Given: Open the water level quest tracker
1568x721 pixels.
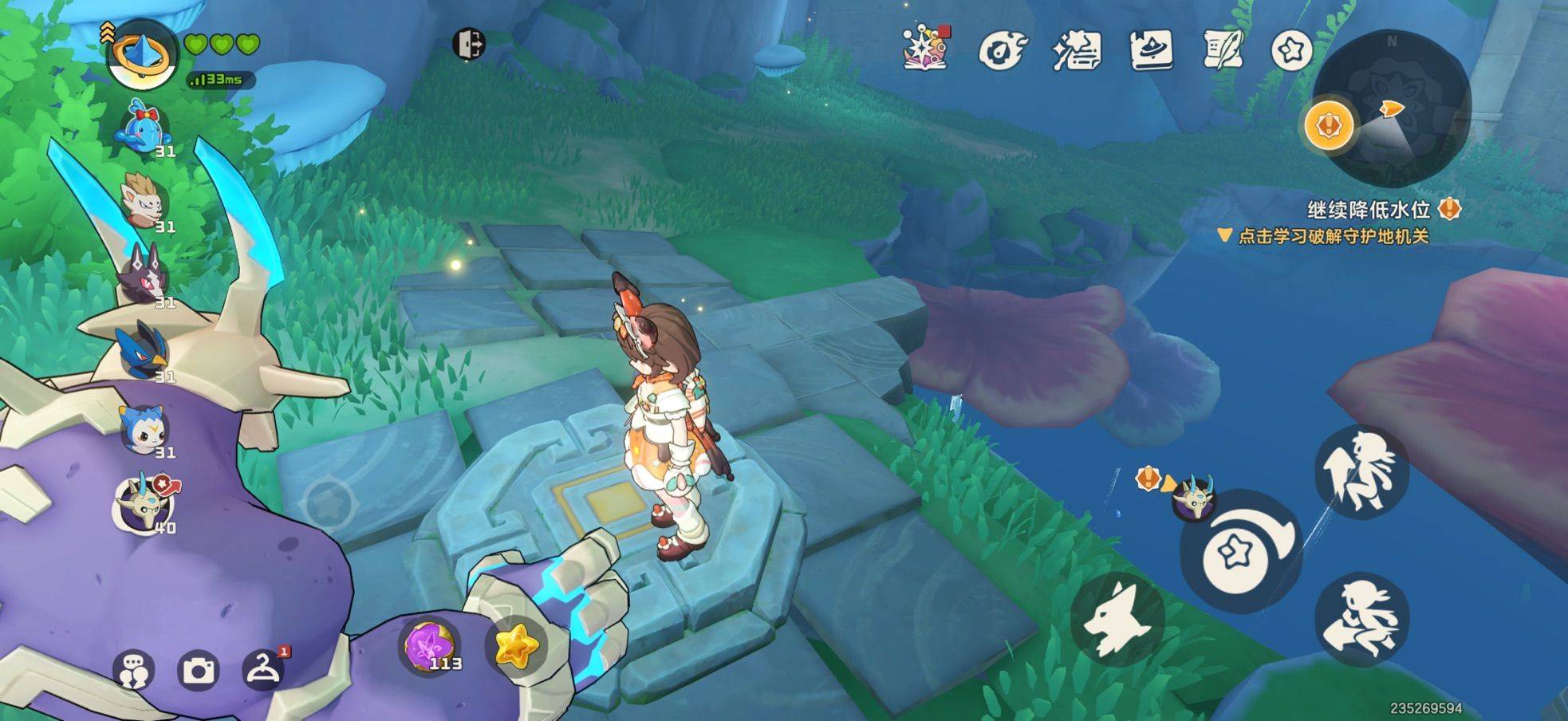Looking at the screenshot, I should point(1368,211).
